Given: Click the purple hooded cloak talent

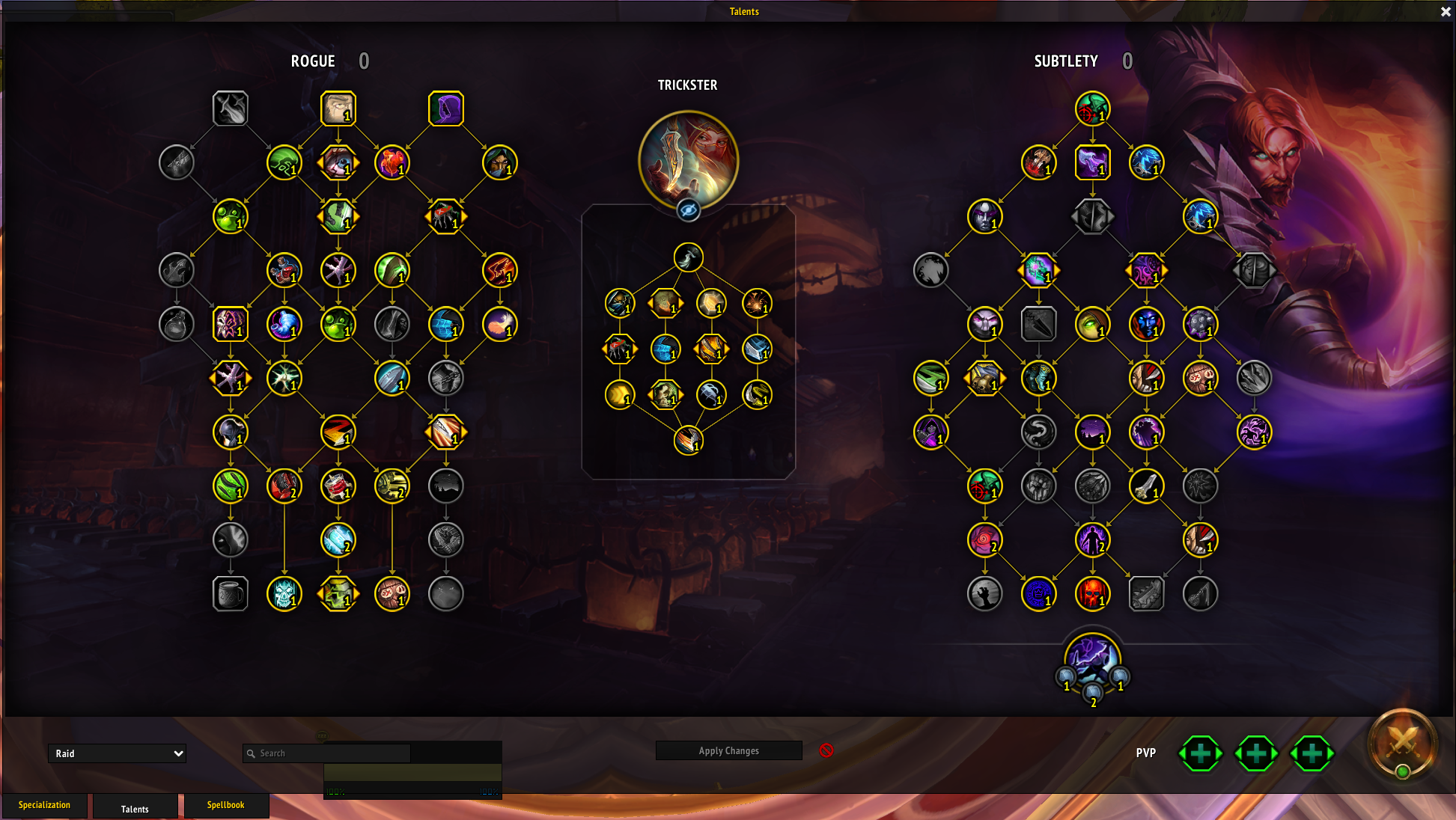Looking at the screenshot, I should (x=446, y=109).
